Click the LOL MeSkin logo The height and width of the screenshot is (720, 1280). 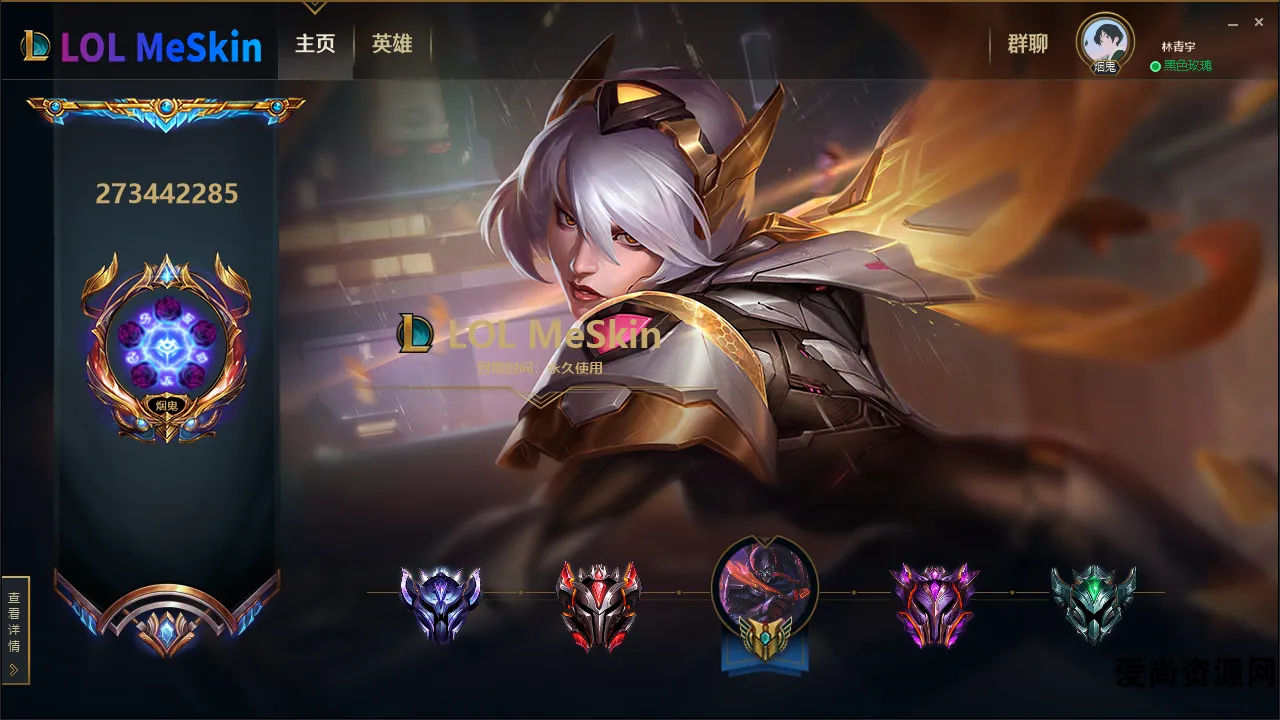[140, 44]
